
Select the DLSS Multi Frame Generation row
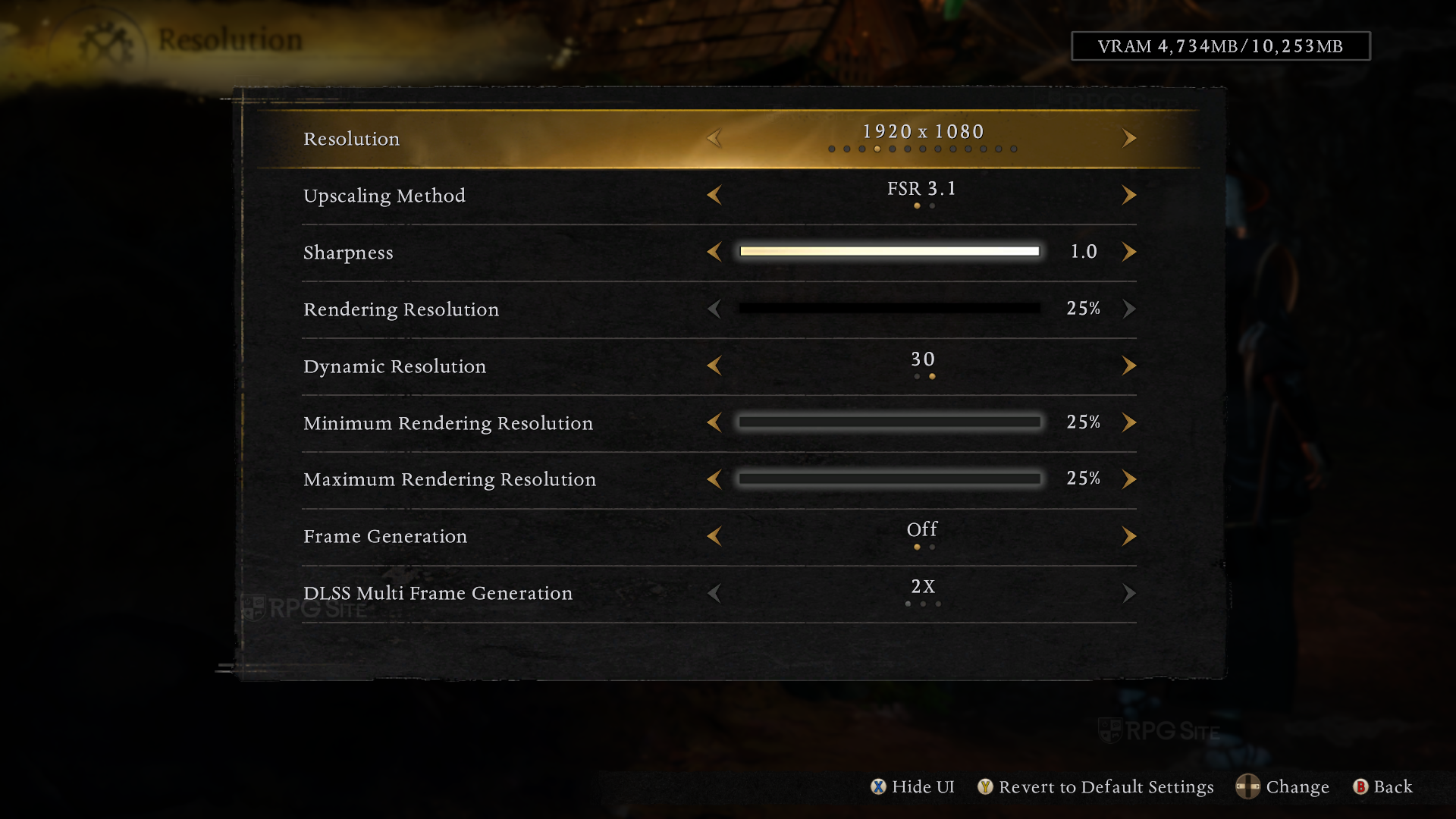coord(438,593)
